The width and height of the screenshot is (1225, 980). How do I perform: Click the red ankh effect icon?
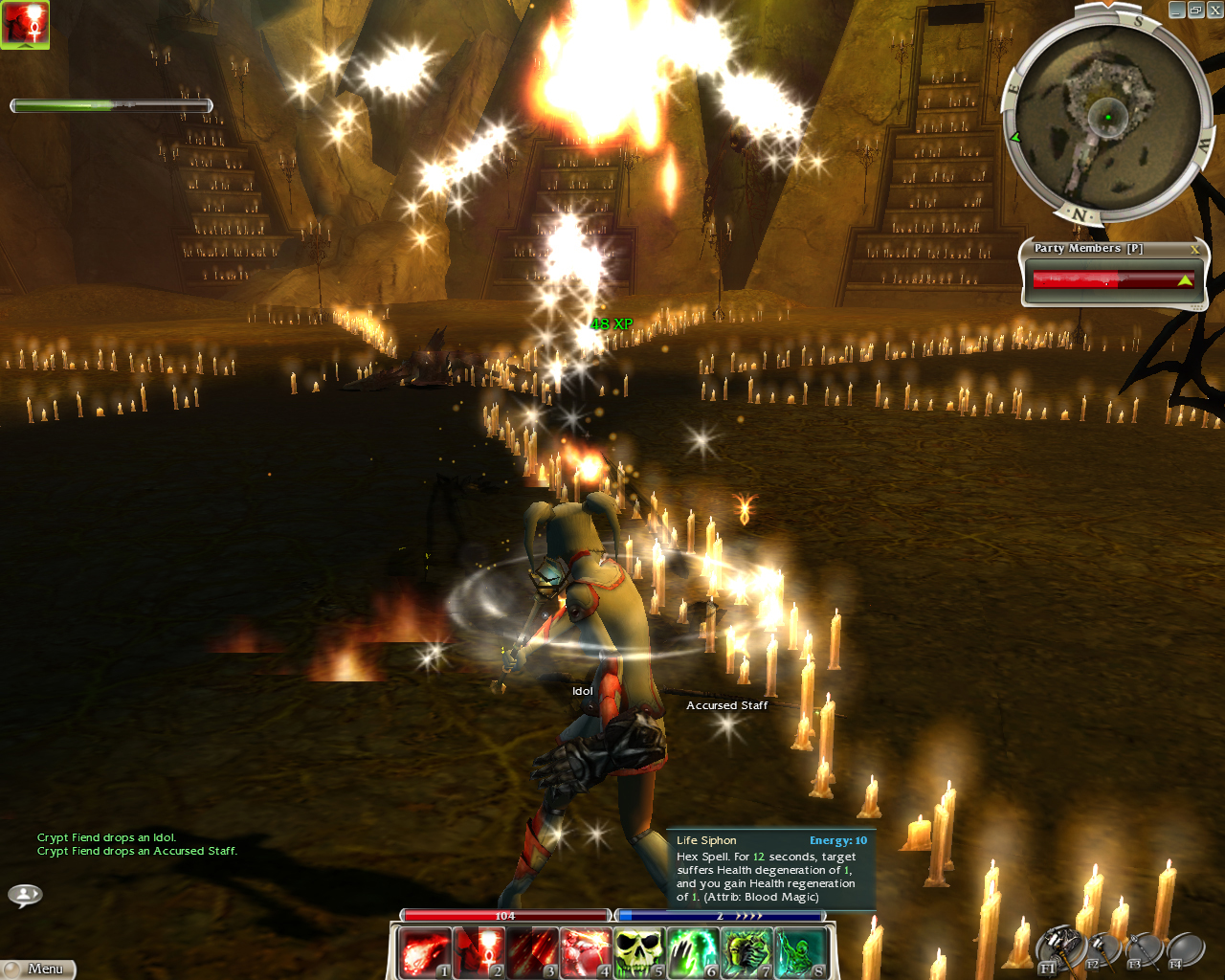(25, 24)
